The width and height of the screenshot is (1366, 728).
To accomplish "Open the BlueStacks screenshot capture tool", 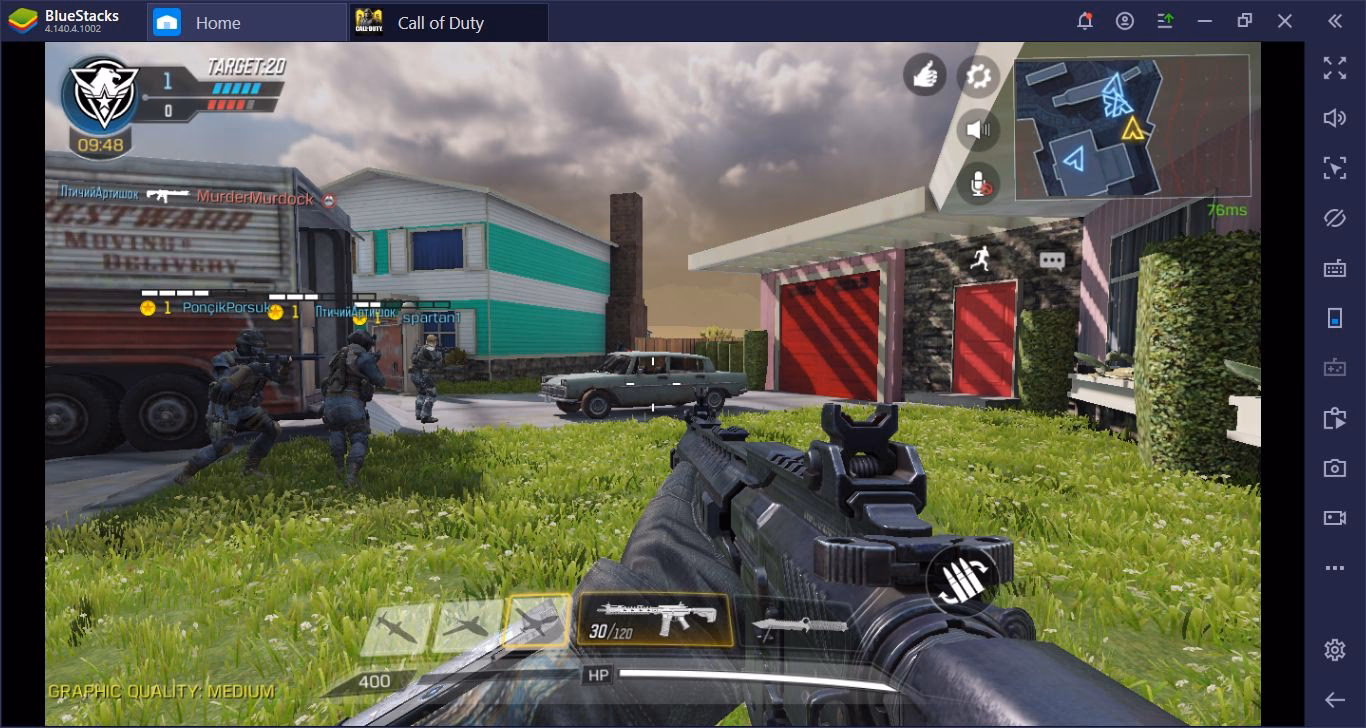I will click(x=1335, y=470).
